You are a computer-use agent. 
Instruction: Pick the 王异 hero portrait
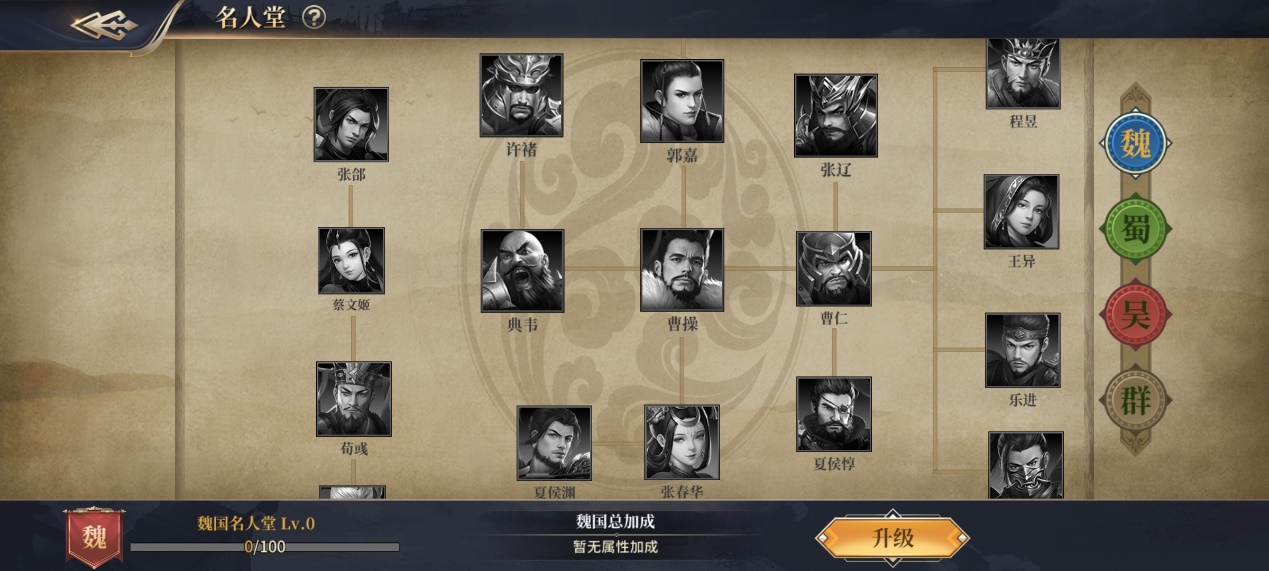[x=1021, y=211]
